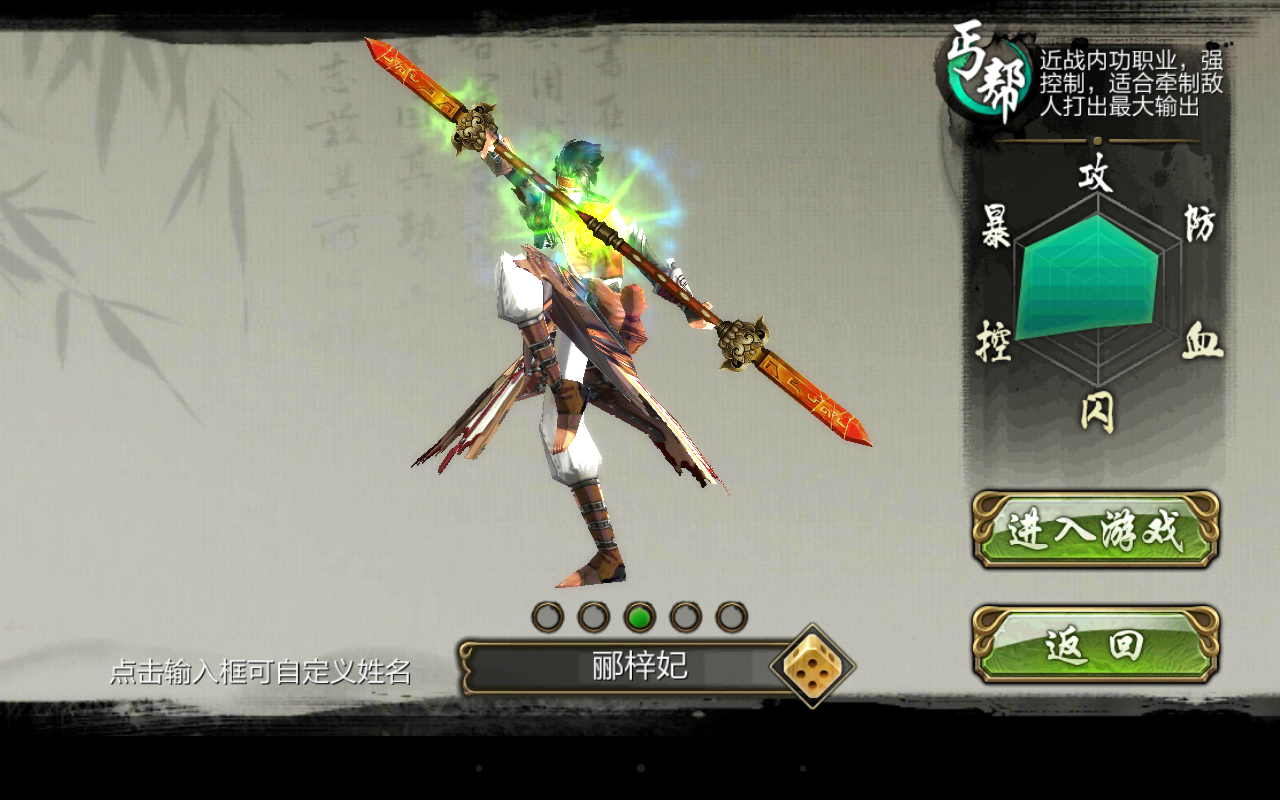The image size is (1280, 800).
Task: Go back with the 返回 button
Action: click(1095, 645)
